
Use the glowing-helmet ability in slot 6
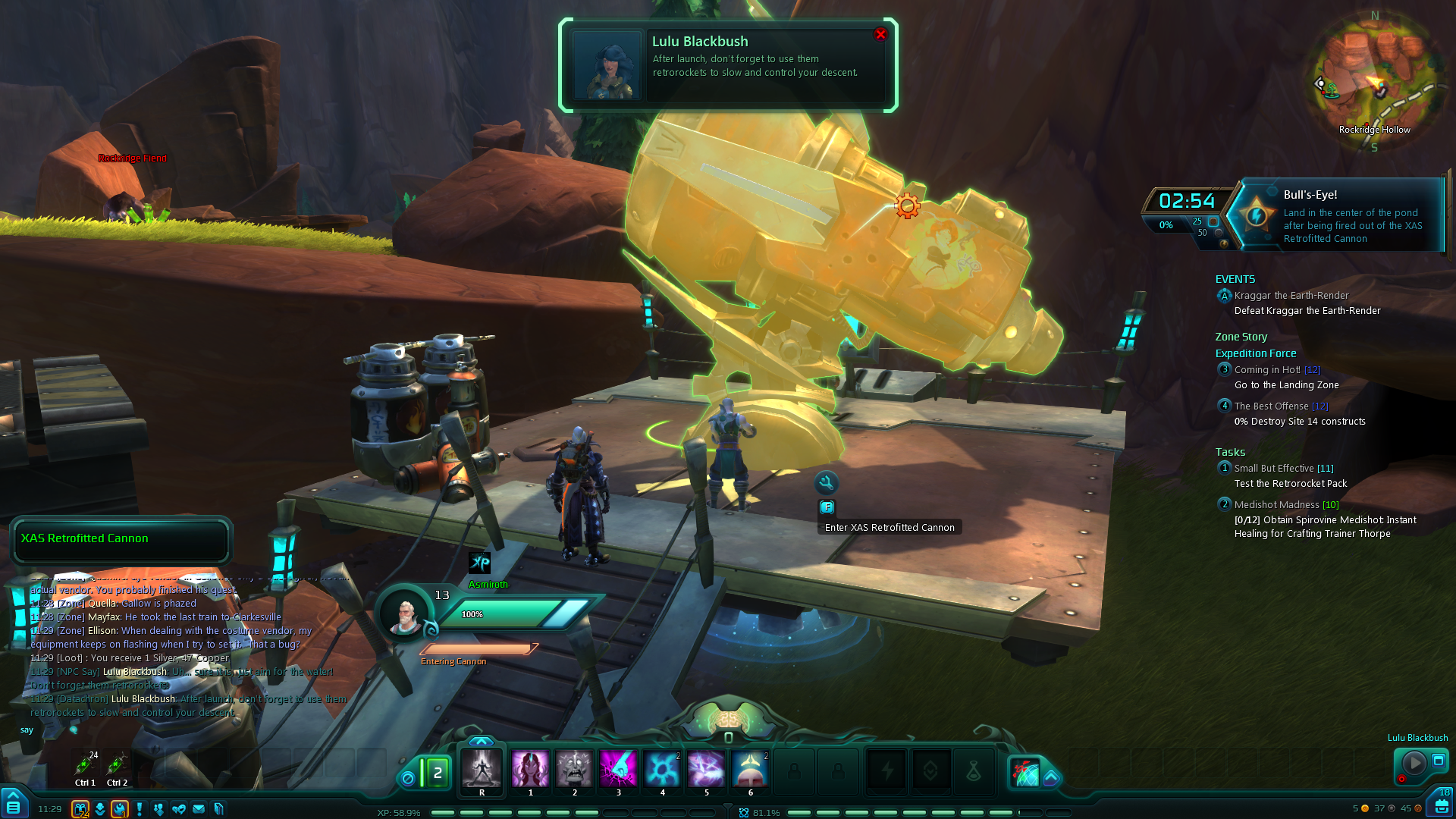[x=750, y=769]
